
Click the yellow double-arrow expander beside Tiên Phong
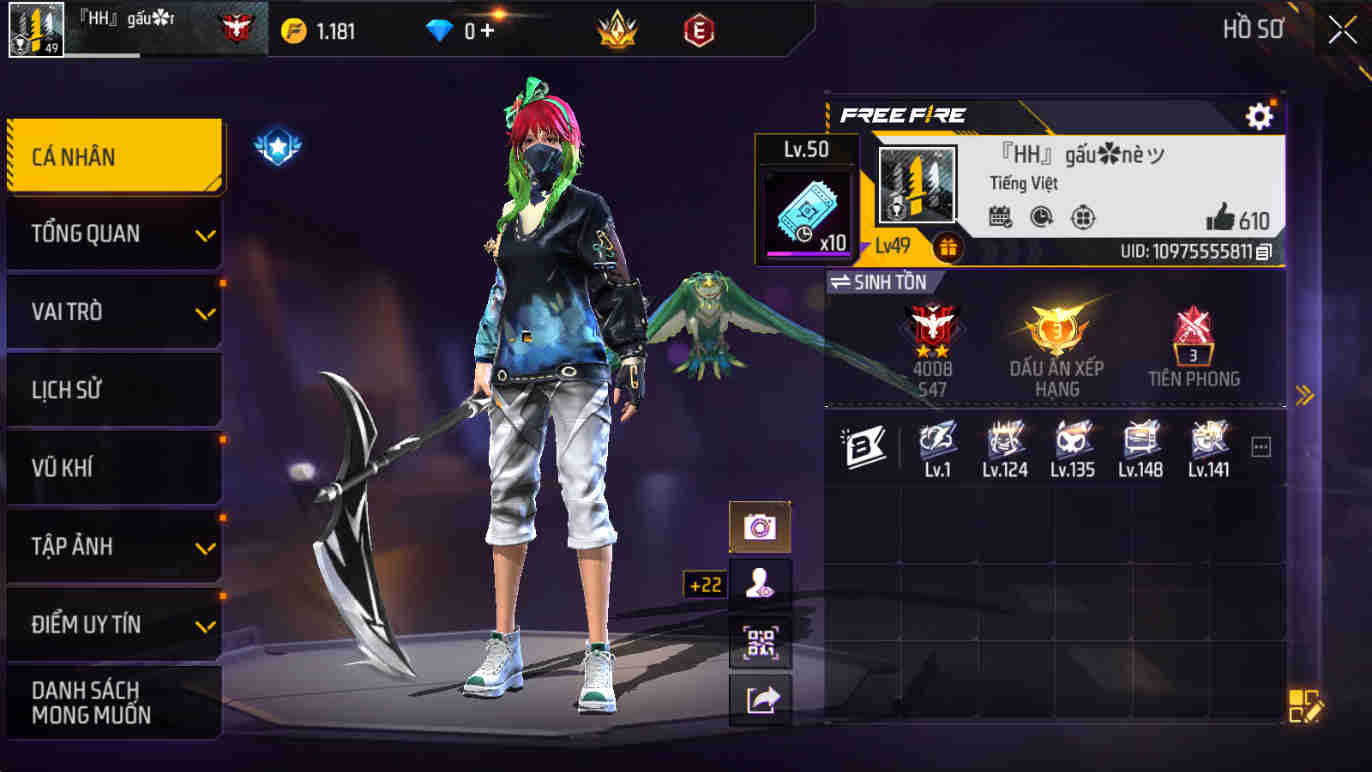[1303, 395]
